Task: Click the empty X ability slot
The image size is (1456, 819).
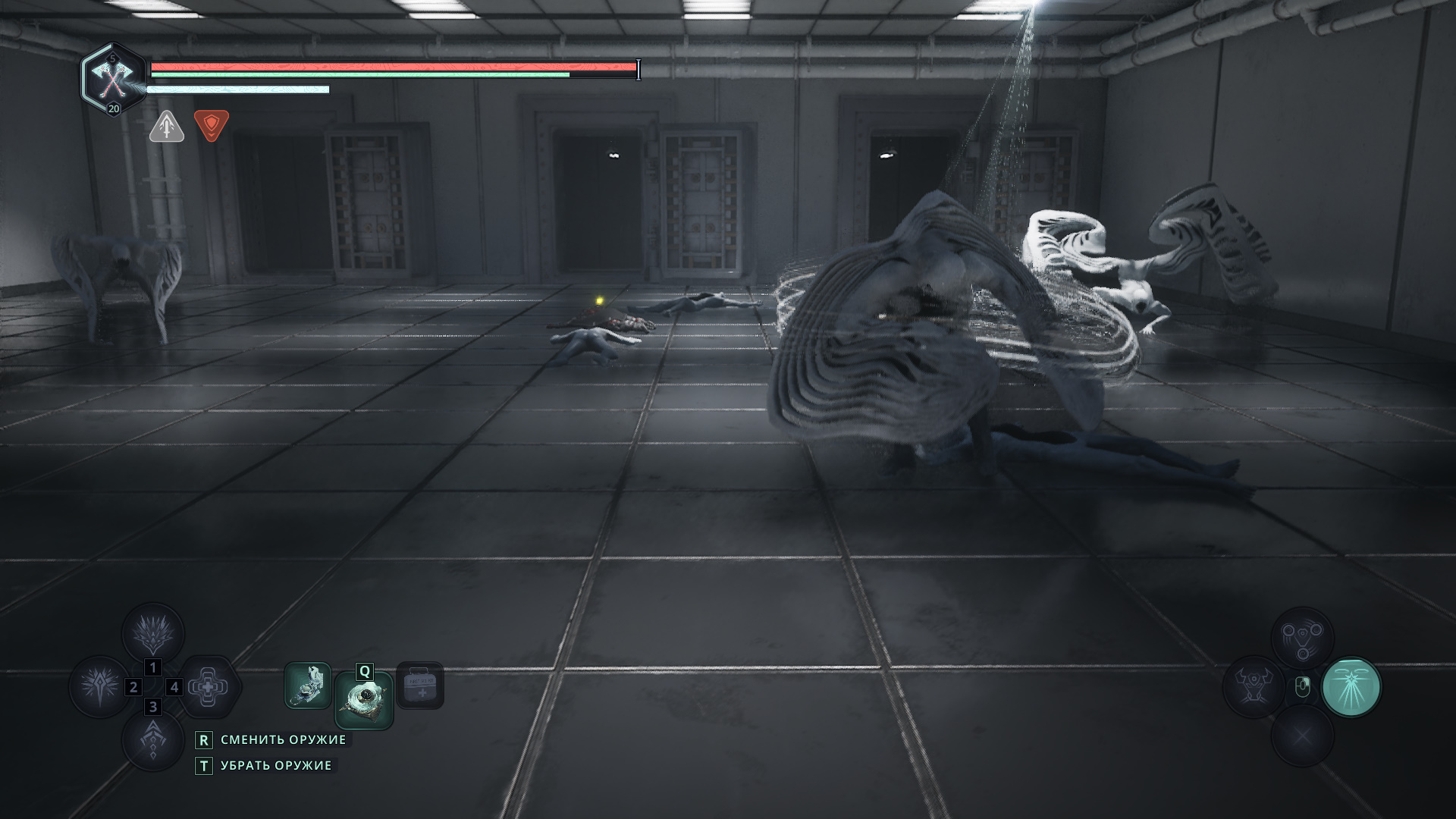Action: coord(1302,736)
